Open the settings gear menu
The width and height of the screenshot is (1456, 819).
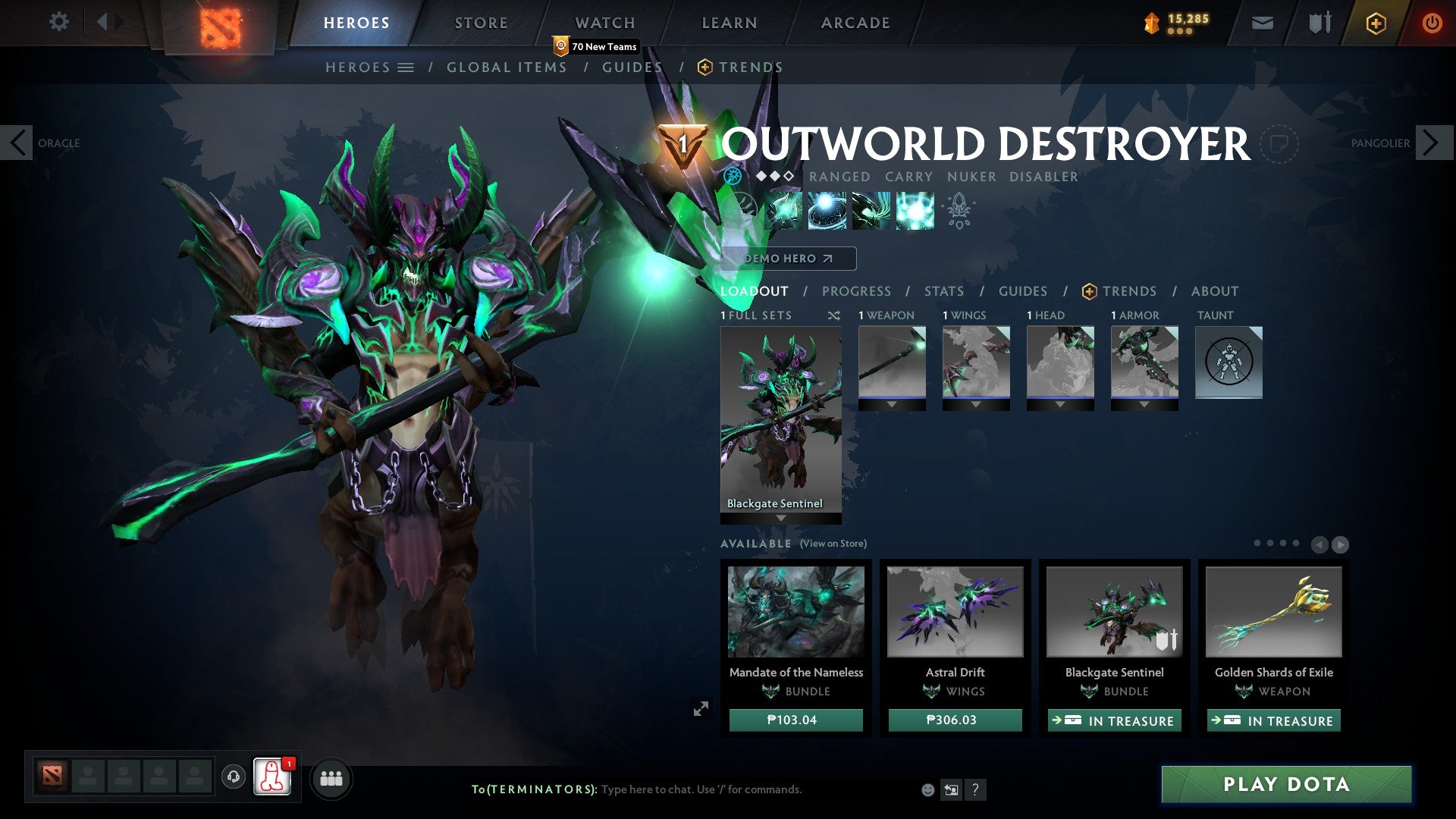click(59, 22)
